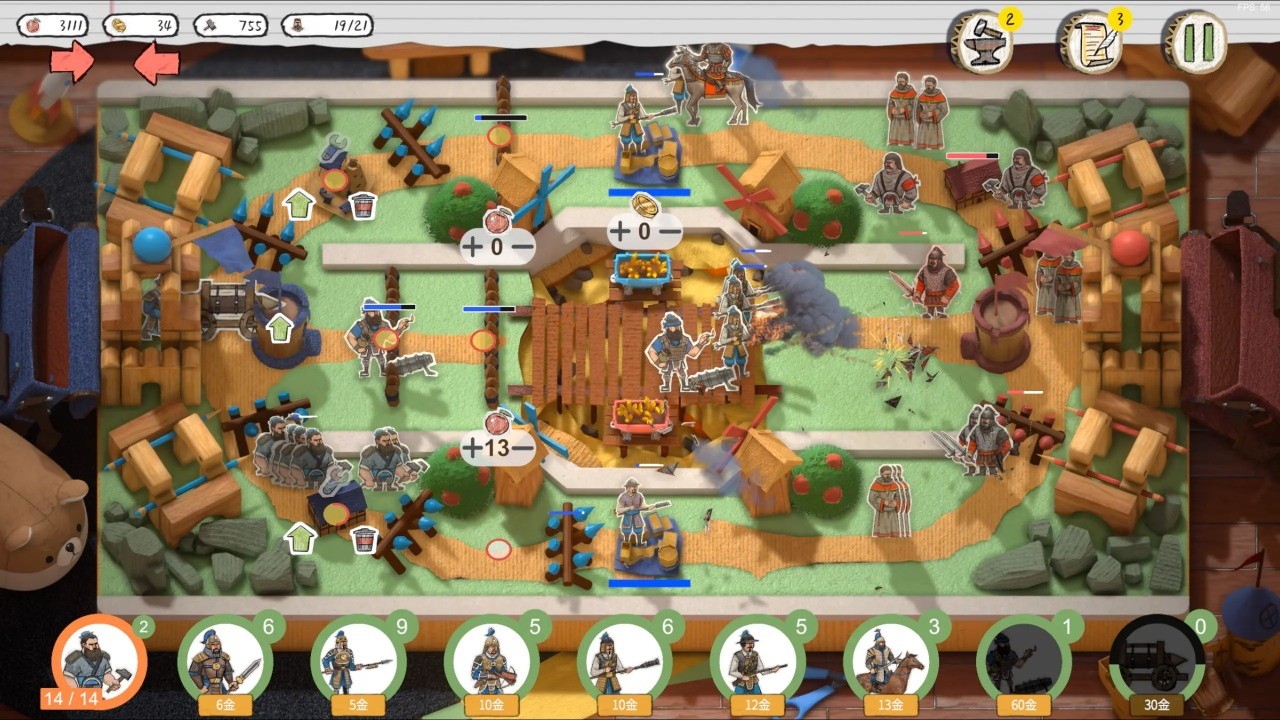Image resolution: width=1280 pixels, height=720 pixels.
Task: Decrease the gold coin worker count
Action: pyautogui.click(x=669, y=232)
